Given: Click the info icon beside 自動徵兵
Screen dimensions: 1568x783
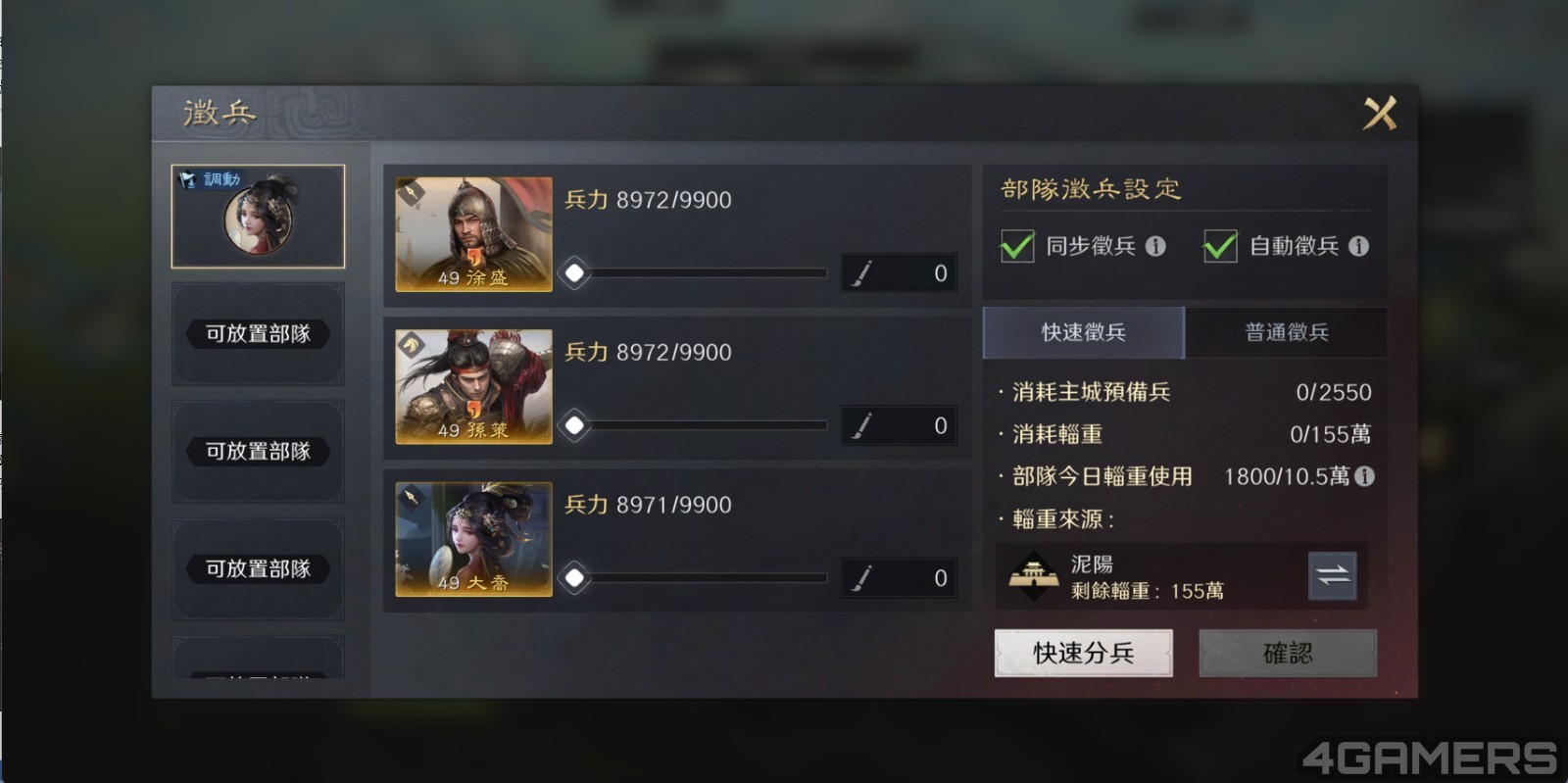Looking at the screenshot, I should (x=1362, y=247).
